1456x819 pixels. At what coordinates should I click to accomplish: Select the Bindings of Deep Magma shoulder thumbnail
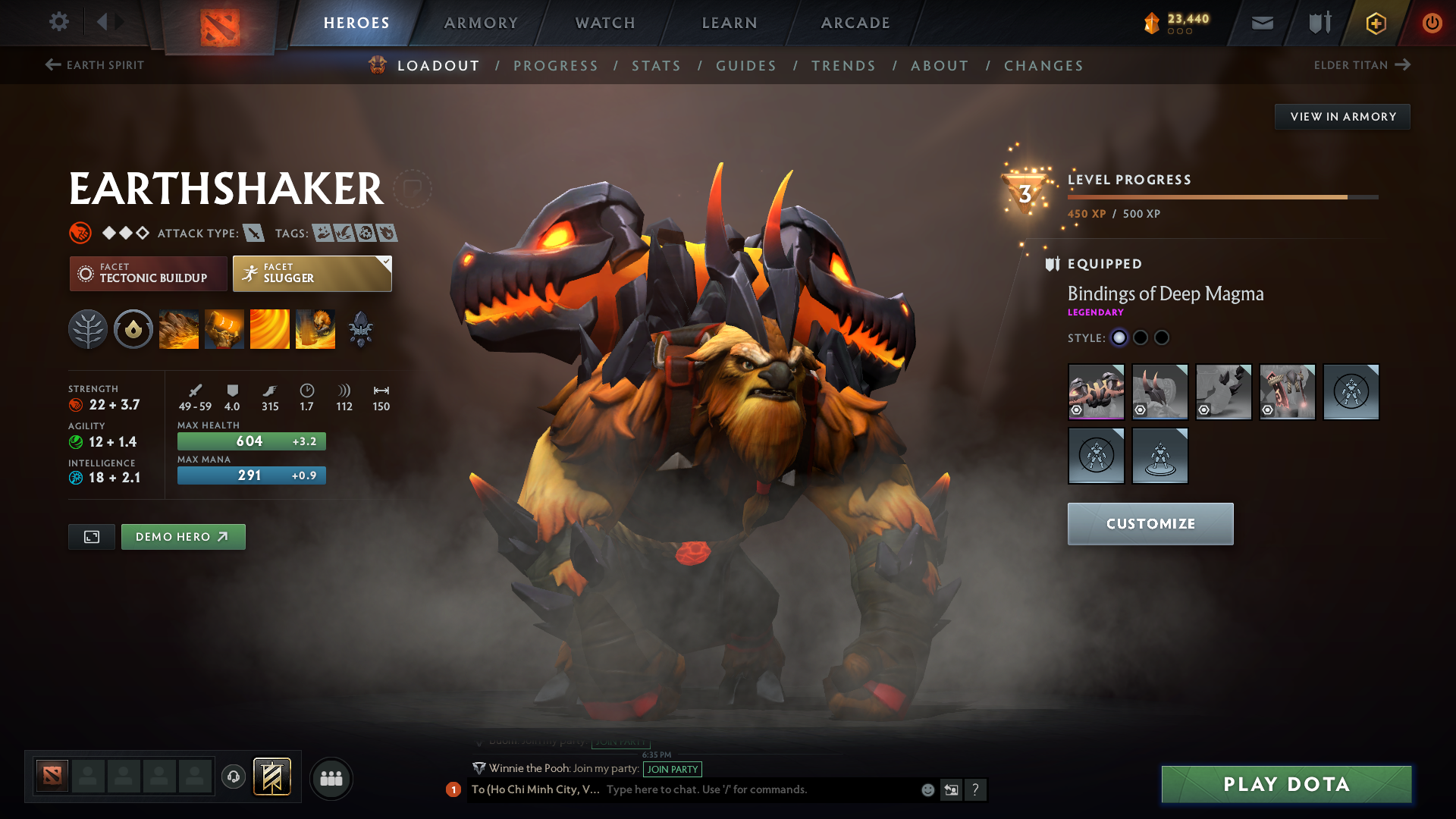(1096, 391)
